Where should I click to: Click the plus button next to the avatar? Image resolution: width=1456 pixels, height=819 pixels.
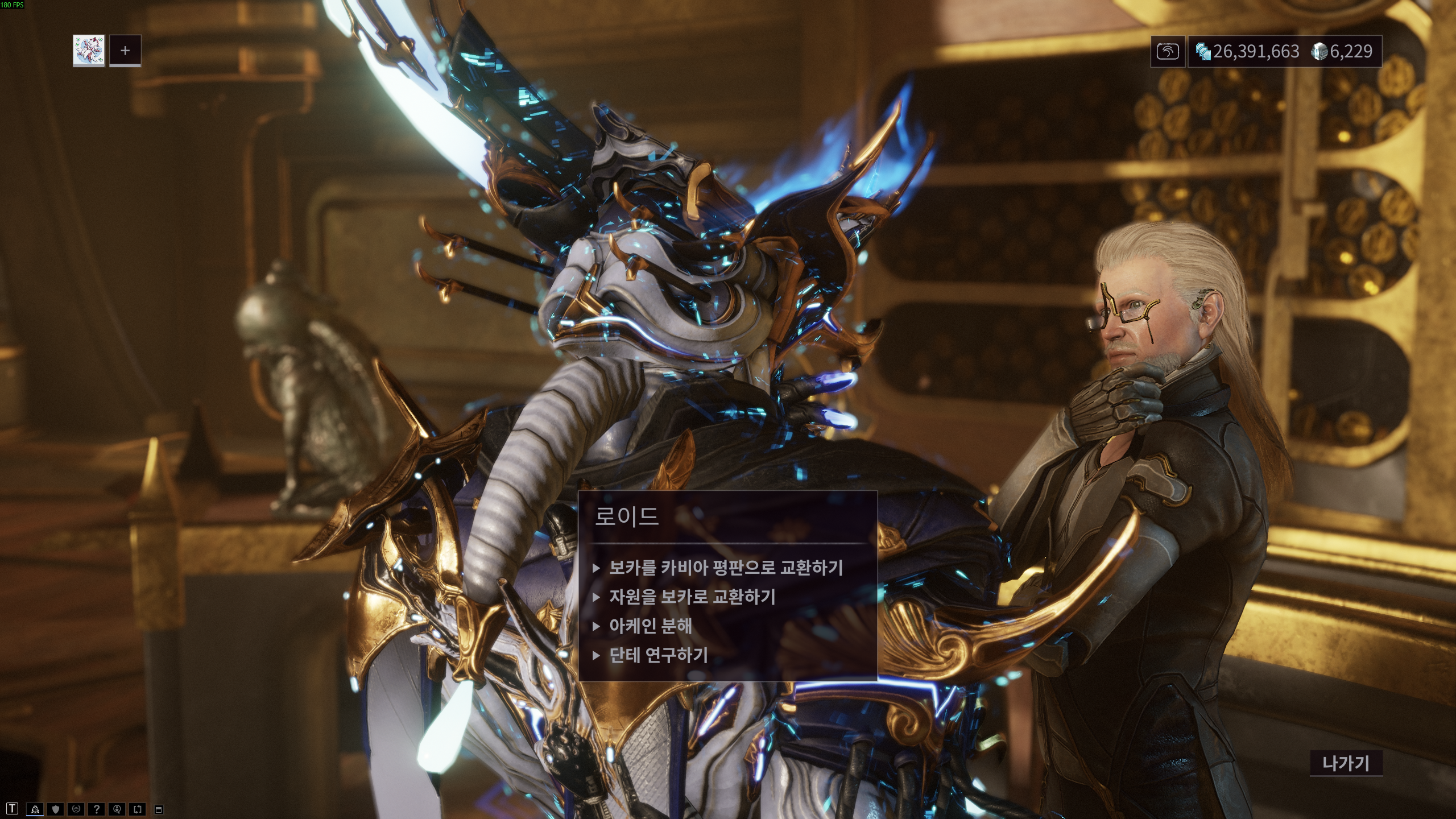coord(125,51)
